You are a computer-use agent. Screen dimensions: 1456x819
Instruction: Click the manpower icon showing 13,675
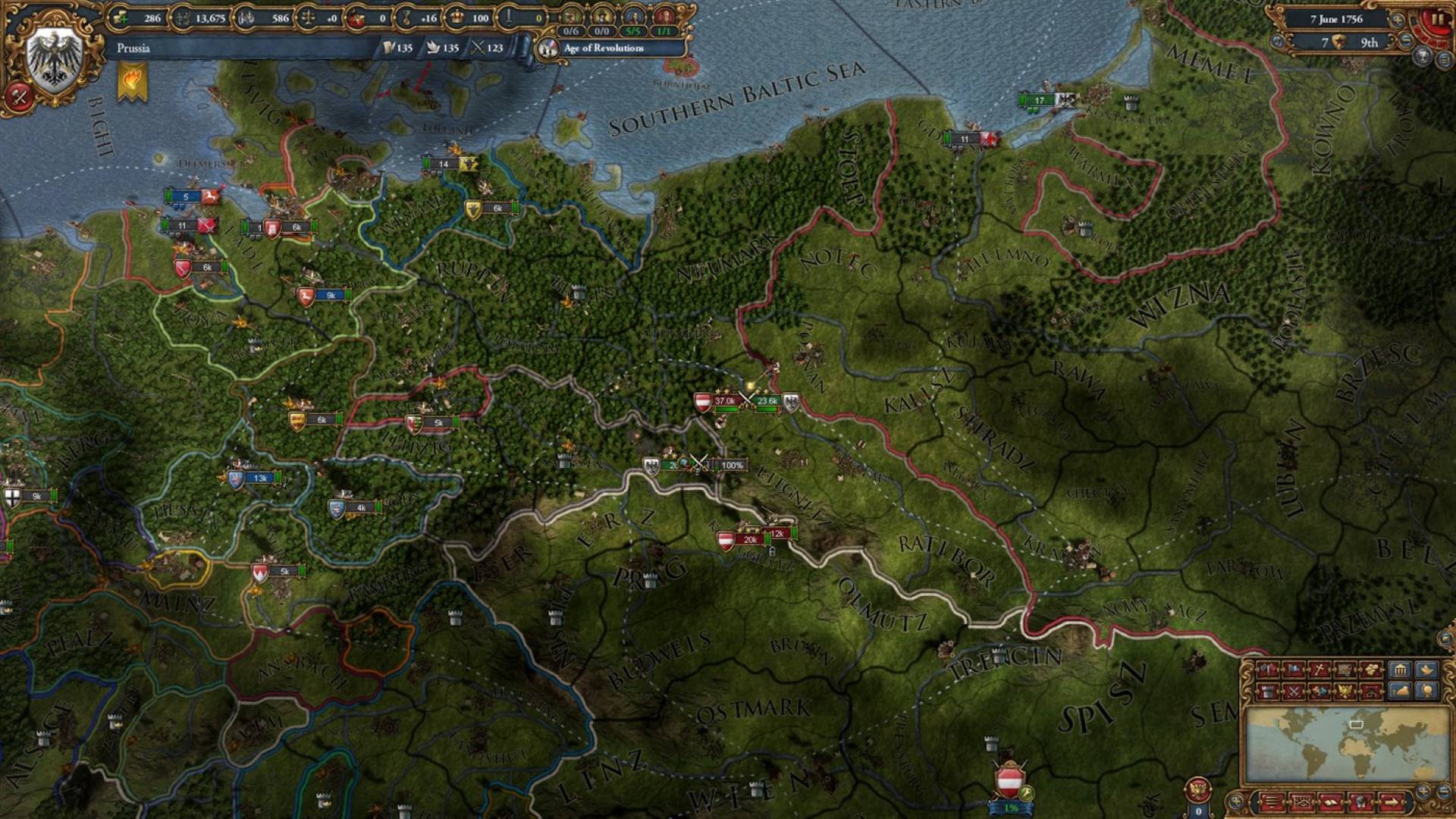[181, 17]
